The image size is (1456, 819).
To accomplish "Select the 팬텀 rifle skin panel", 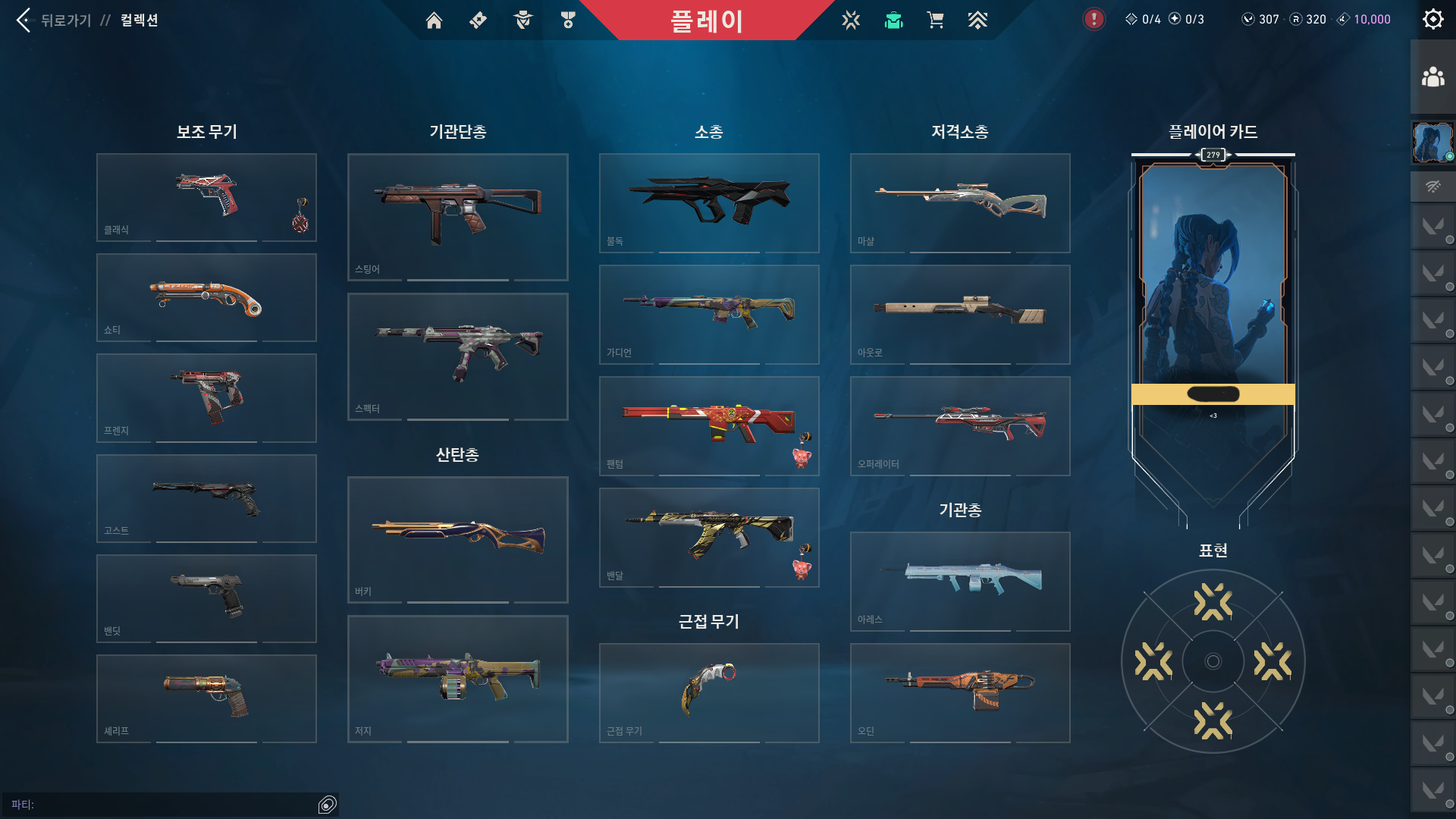I will click(708, 425).
